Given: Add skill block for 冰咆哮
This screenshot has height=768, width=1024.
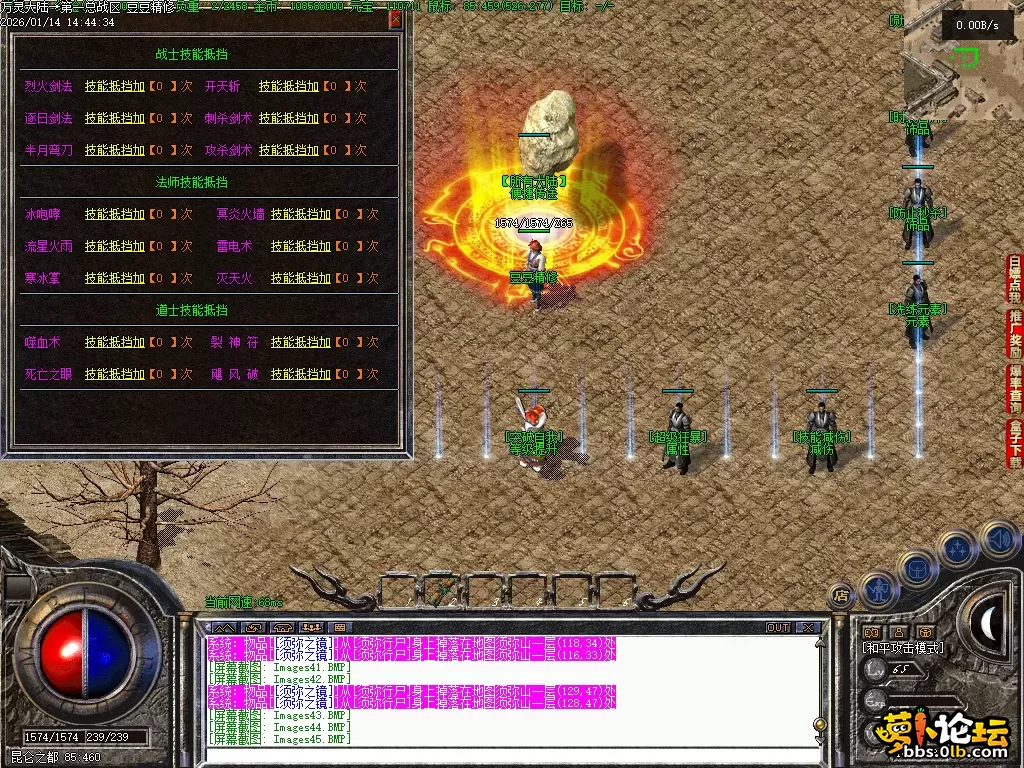Looking at the screenshot, I should pos(115,214).
